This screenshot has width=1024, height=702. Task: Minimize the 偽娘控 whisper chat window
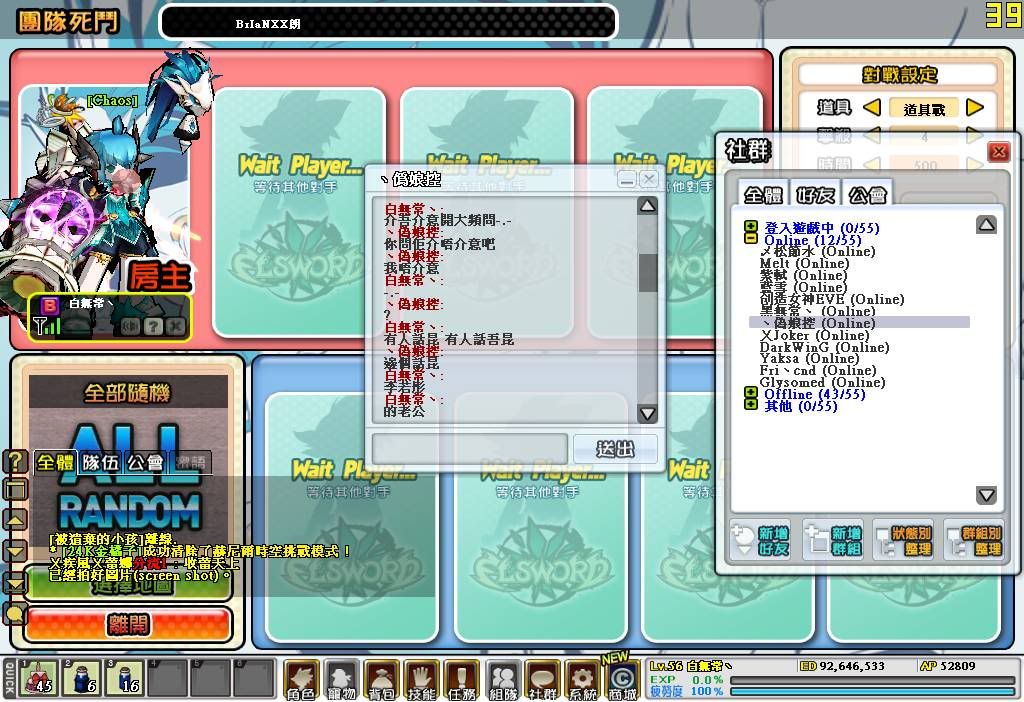click(x=627, y=179)
